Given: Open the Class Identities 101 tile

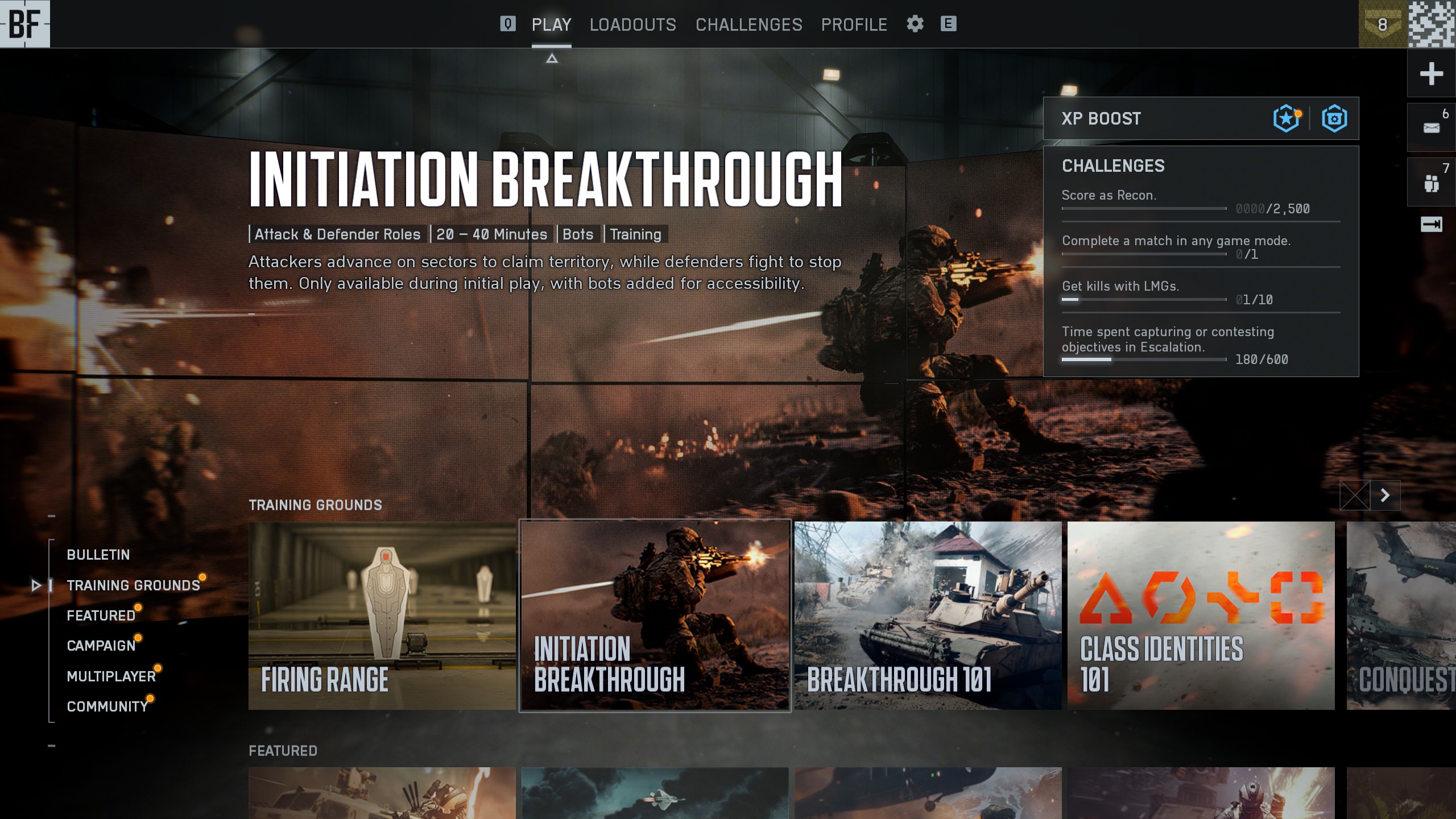Looking at the screenshot, I should [1201, 615].
